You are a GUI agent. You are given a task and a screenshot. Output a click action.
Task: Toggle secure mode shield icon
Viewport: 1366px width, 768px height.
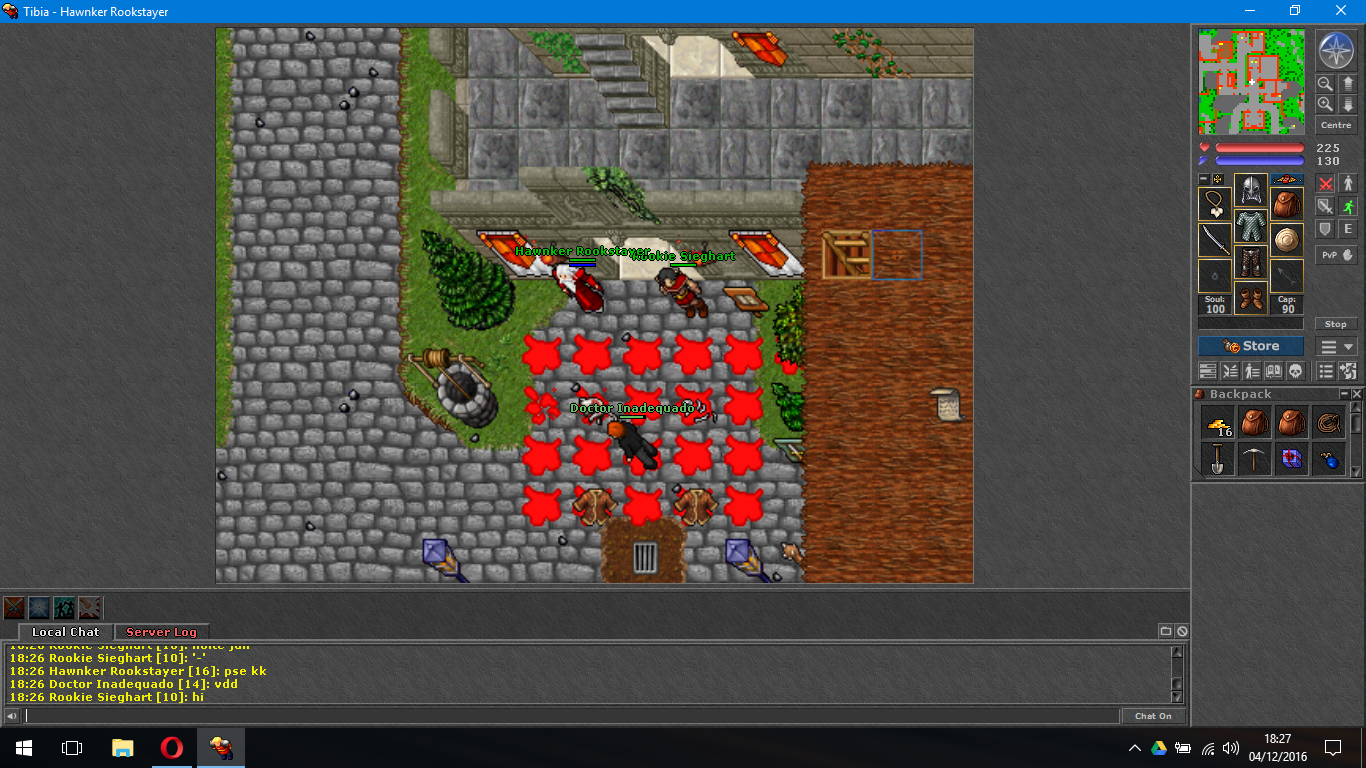[1326, 229]
